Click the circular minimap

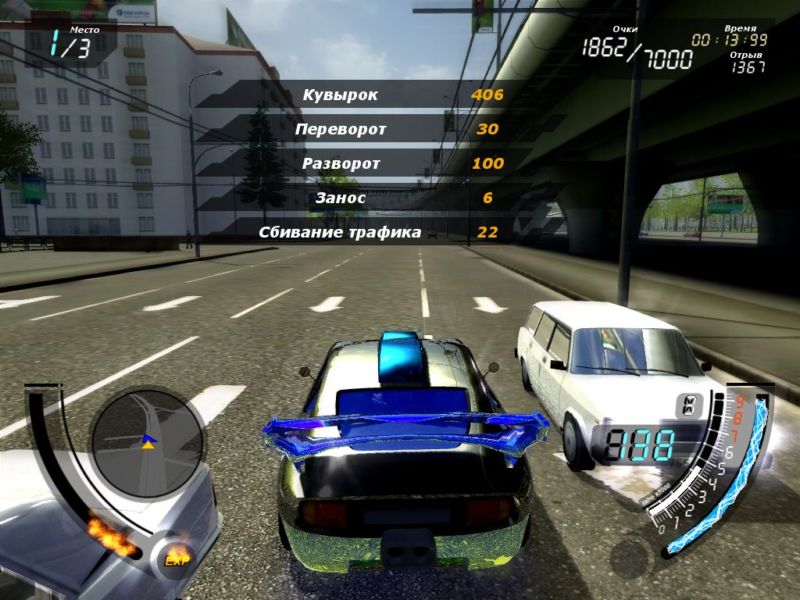[x=147, y=443]
